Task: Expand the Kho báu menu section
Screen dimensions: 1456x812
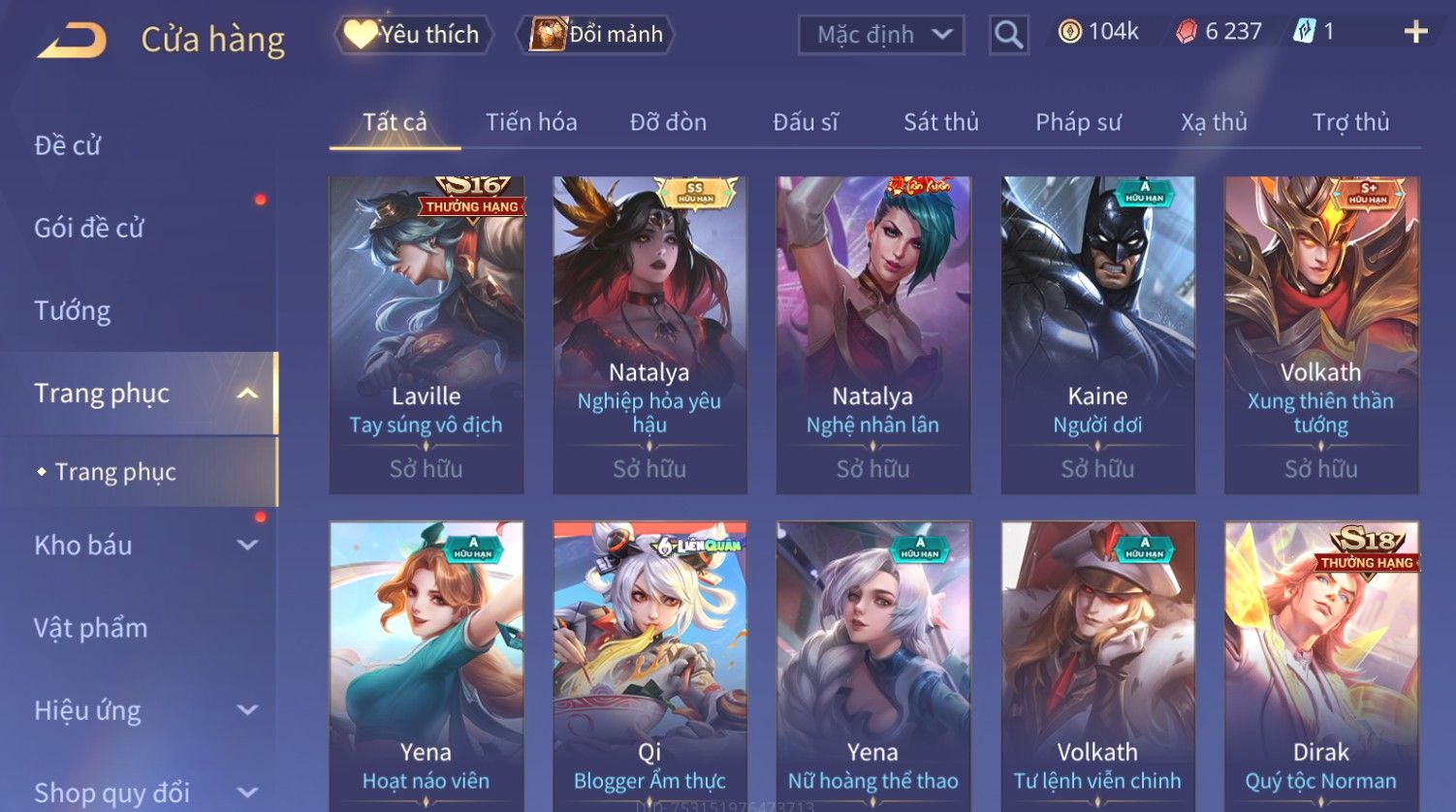Action: (x=145, y=546)
